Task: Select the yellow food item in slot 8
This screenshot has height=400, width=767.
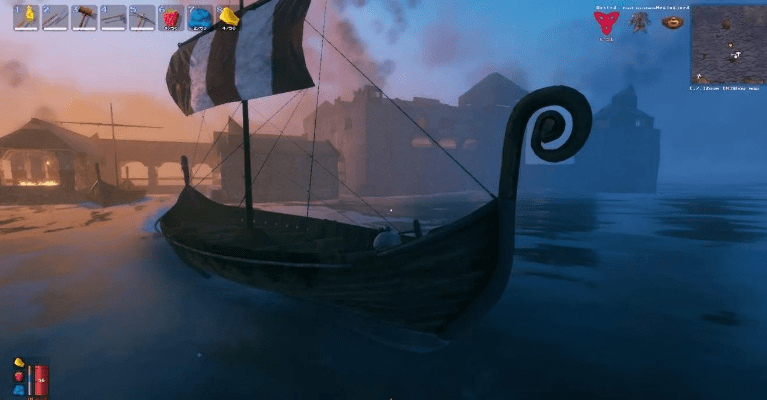Action: click(229, 17)
